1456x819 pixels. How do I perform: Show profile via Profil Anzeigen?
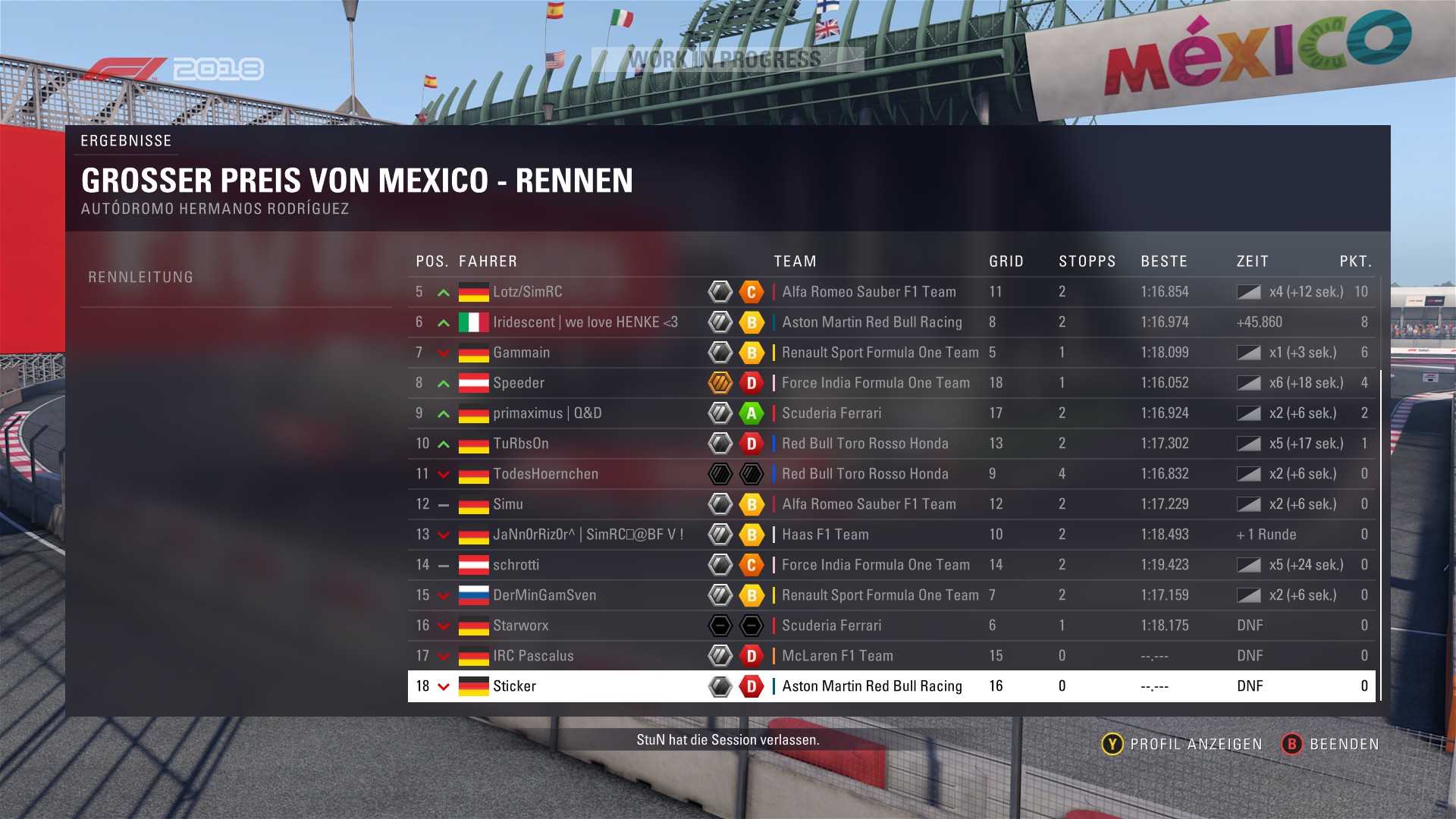[1182, 744]
